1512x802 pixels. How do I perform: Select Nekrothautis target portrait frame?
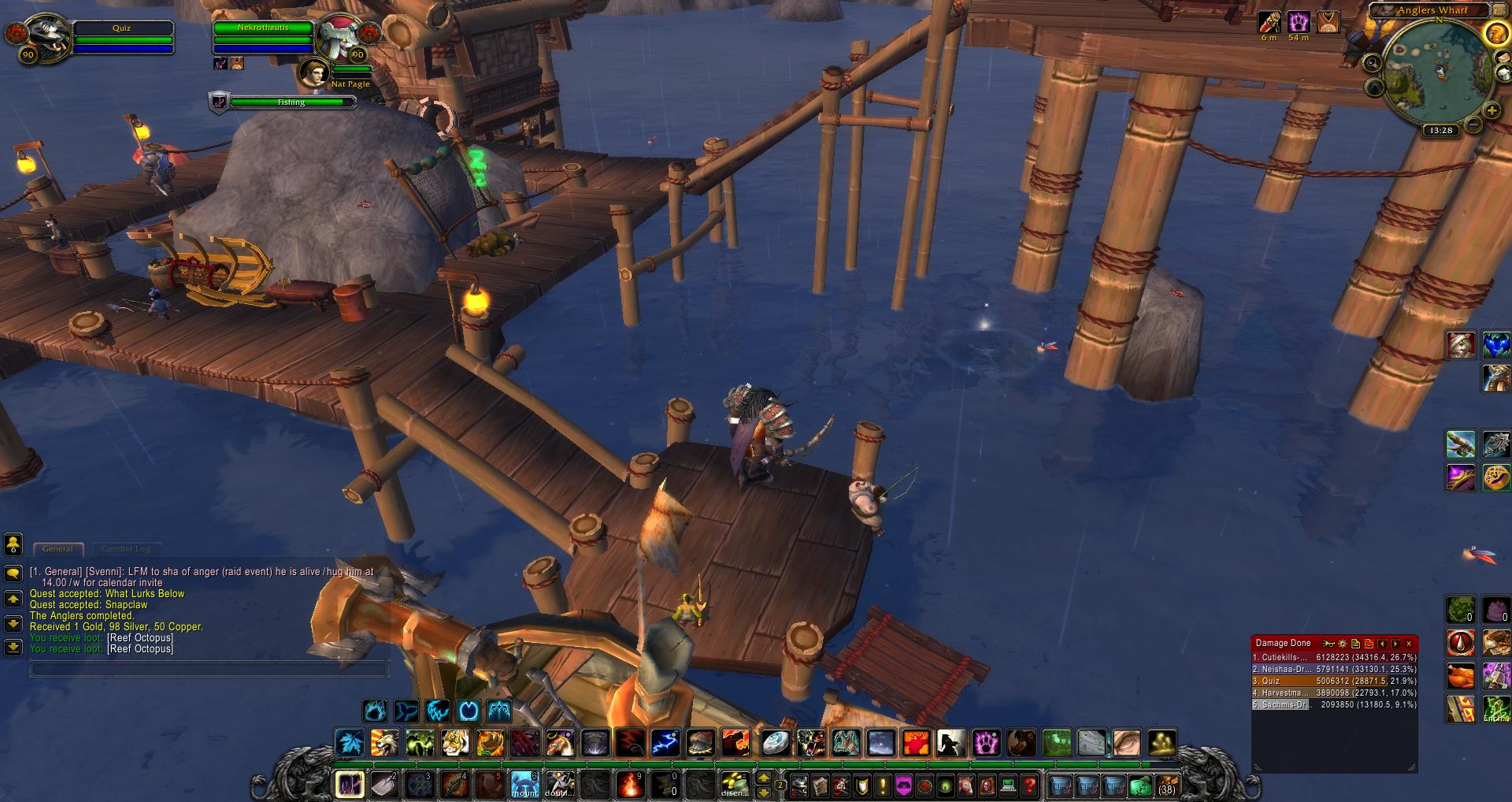coord(339,35)
